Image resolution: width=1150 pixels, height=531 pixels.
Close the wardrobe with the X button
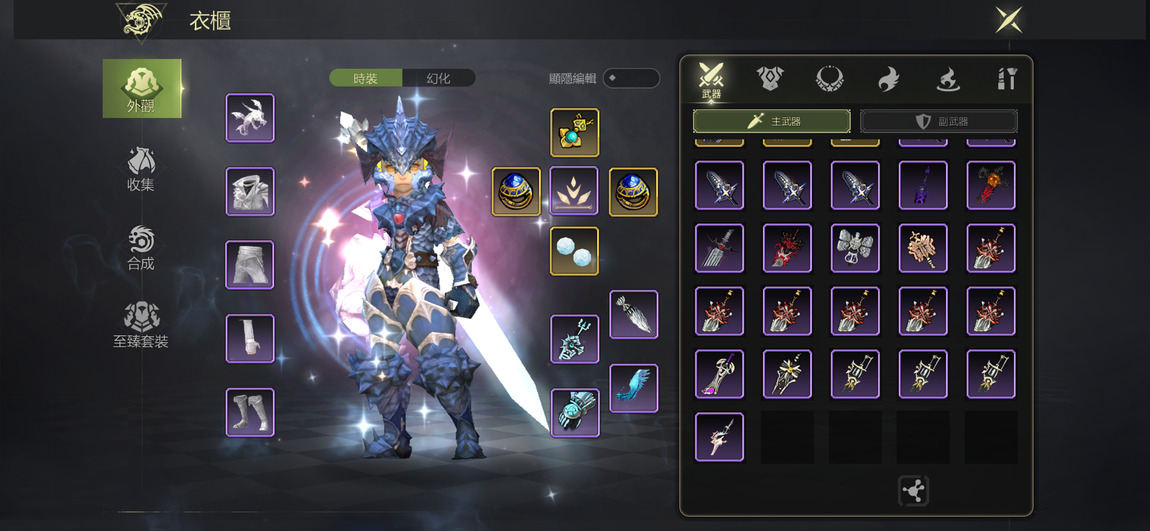(x=1008, y=20)
